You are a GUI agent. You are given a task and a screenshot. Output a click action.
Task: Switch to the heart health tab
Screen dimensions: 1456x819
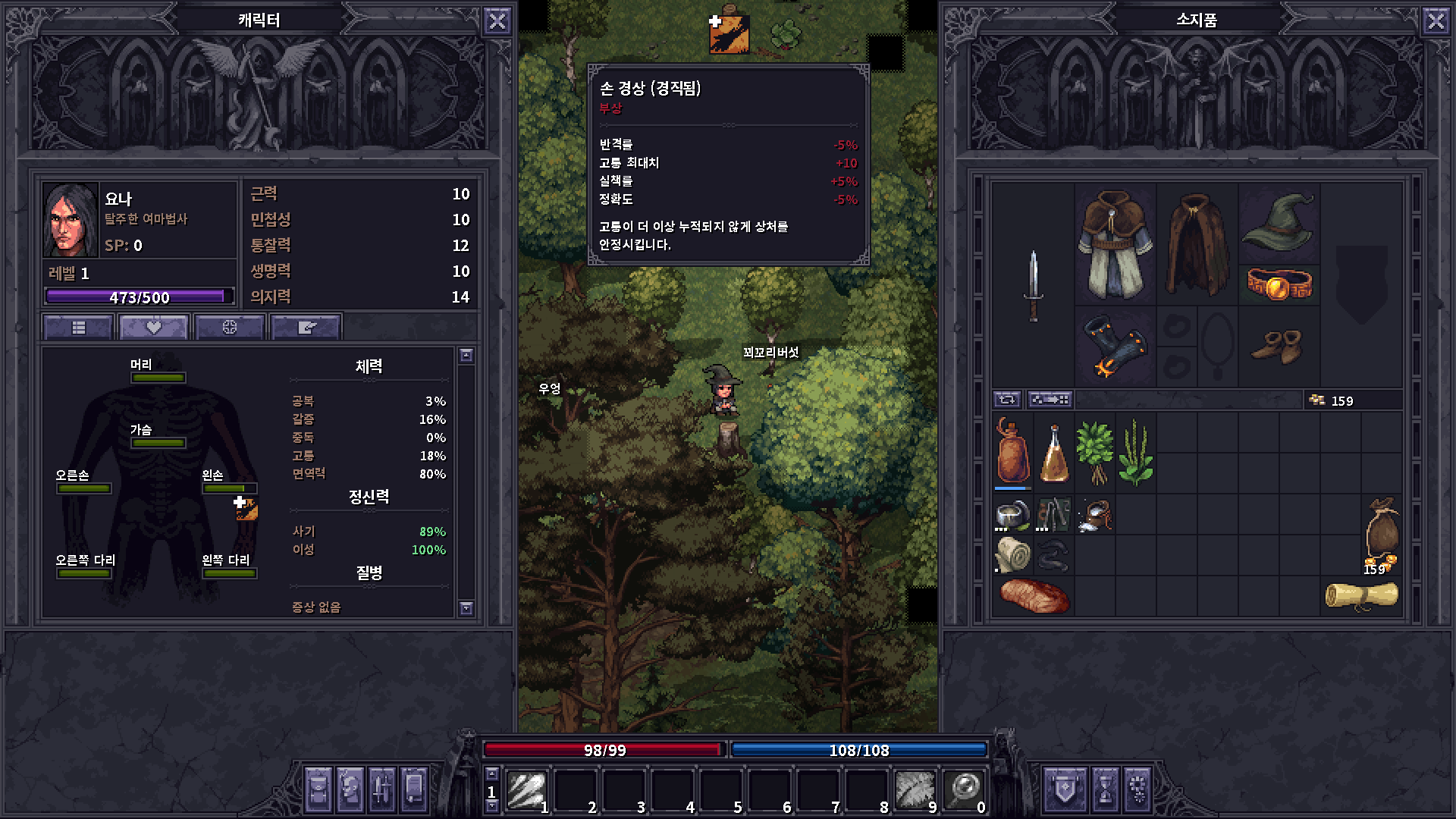click(153, 328)
